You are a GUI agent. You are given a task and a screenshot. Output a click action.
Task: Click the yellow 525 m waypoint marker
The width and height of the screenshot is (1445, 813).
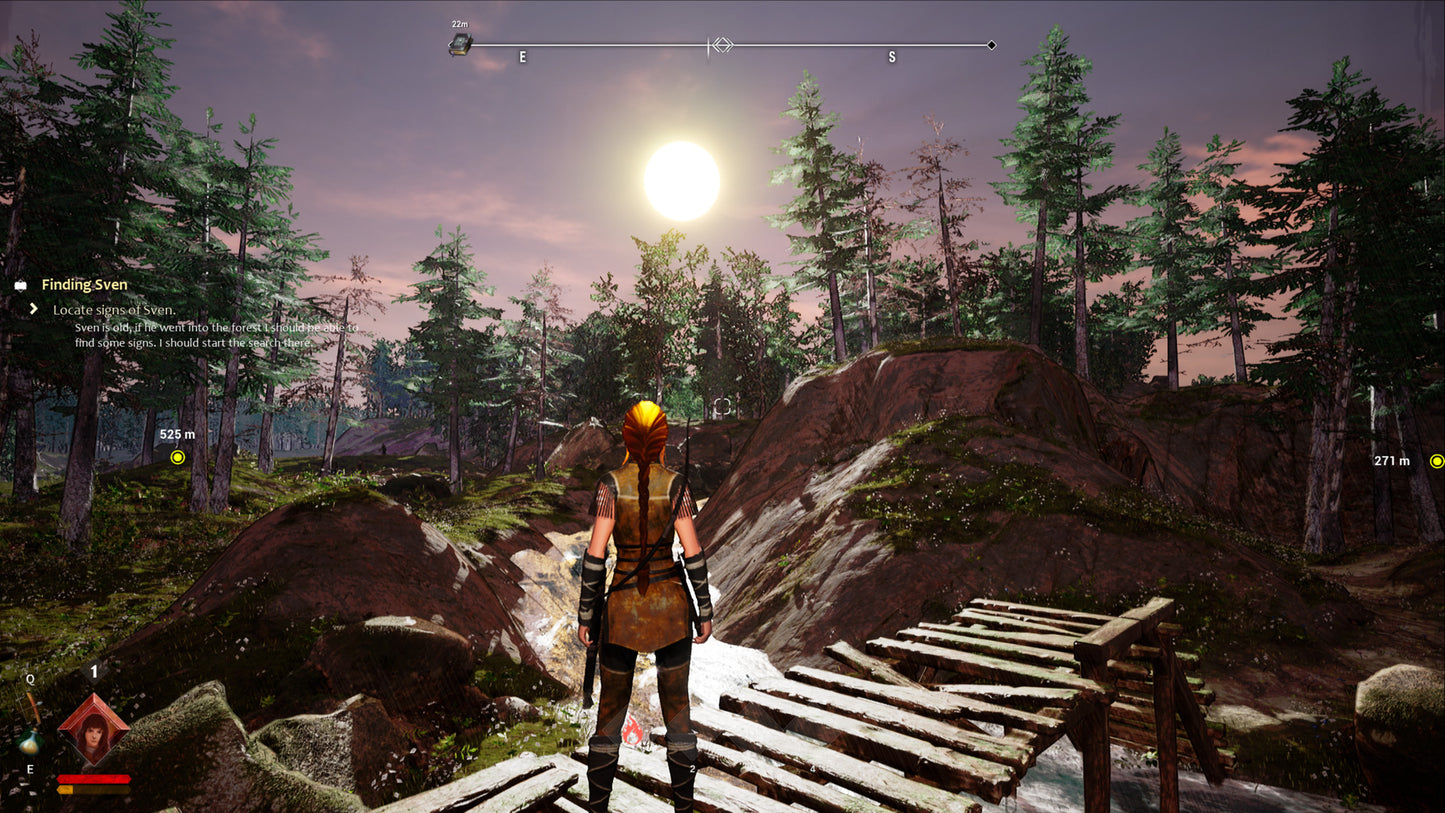pyautogui.click(x=178, y=457)
